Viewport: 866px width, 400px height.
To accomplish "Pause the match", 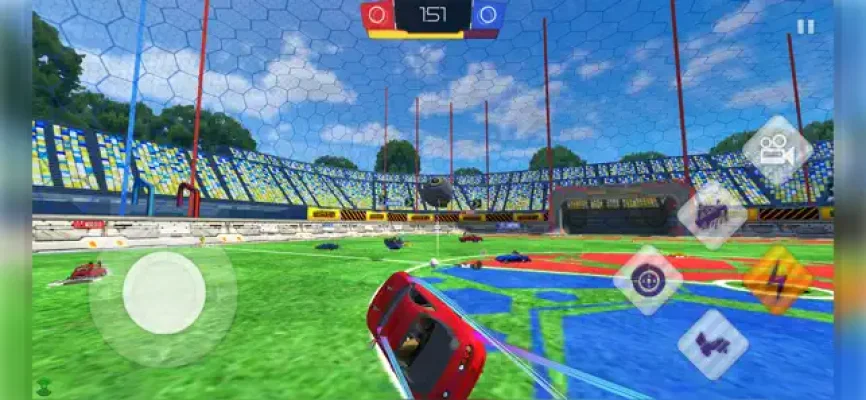I will (x=805, y=27).
